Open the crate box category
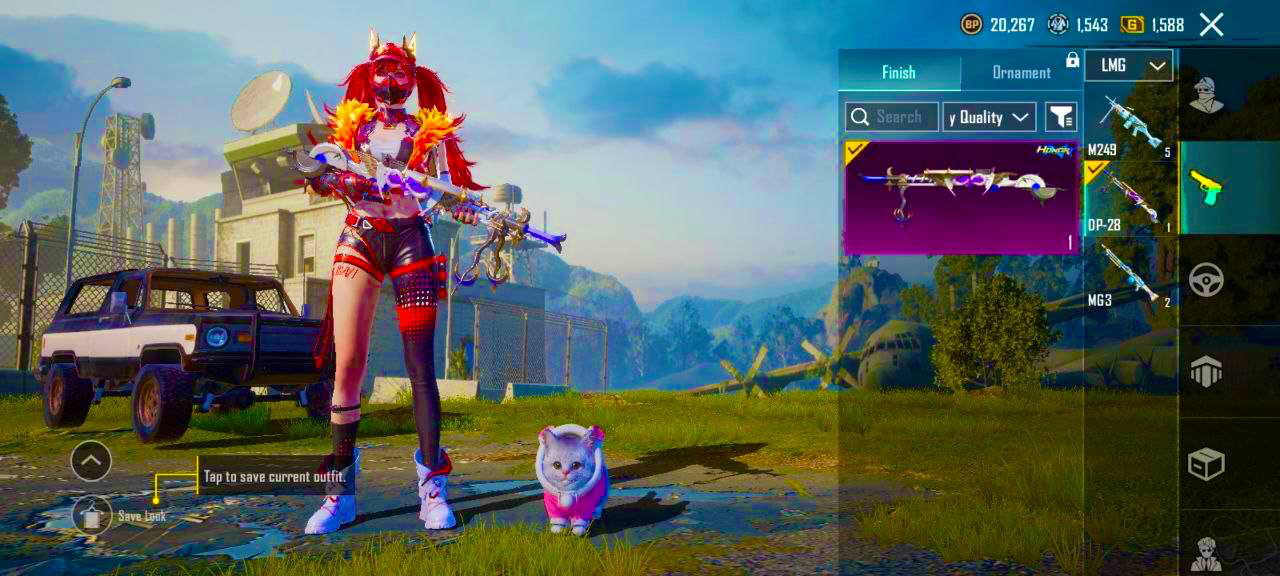Image resolution: width=1280 pixels, height=576 pixels. (x=1206, y=464)
